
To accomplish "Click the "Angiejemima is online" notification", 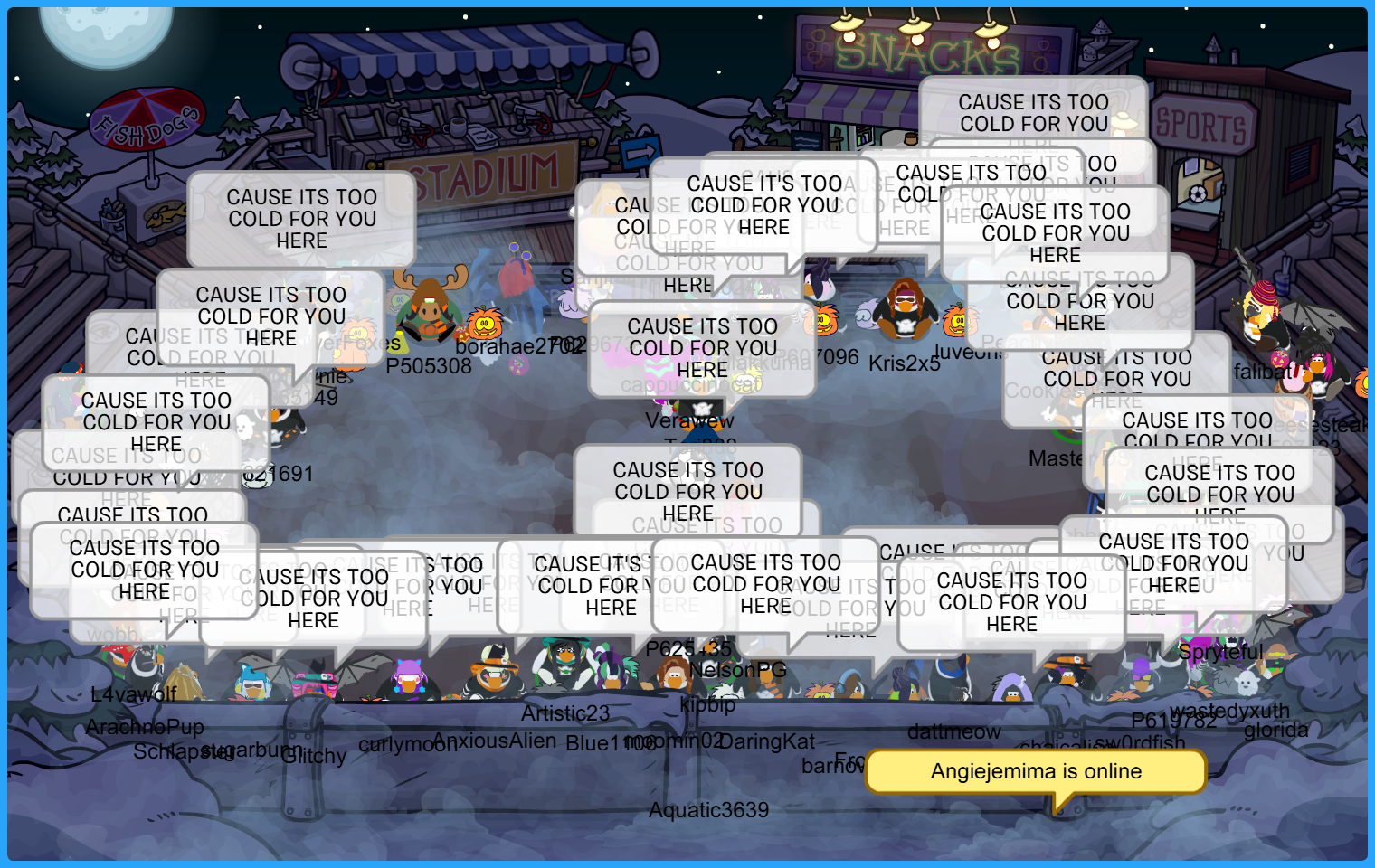I will click(x=1036, y=771).
